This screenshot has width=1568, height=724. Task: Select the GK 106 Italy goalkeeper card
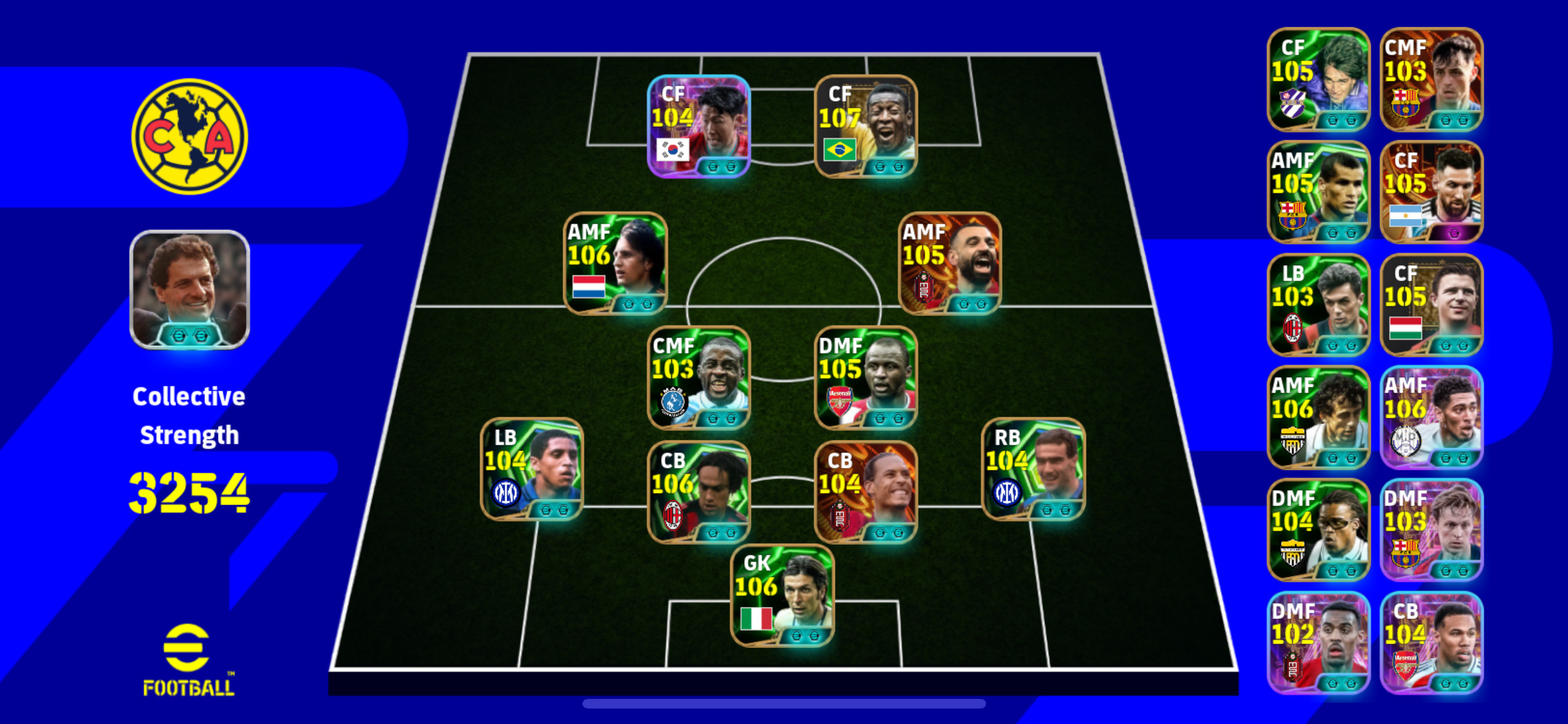(x=782, y=595)
